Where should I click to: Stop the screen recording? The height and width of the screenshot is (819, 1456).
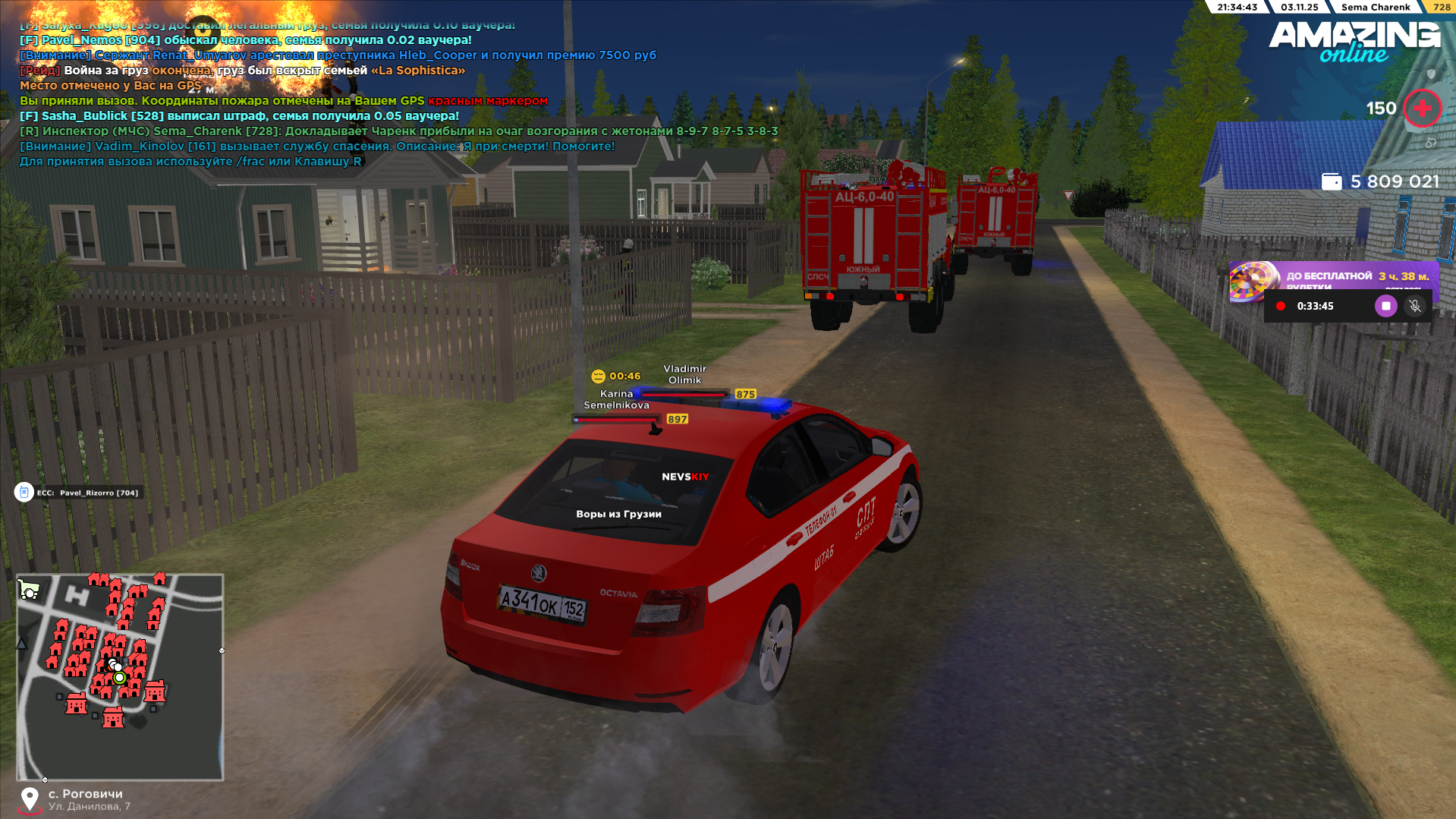[x=1385, y=306]
